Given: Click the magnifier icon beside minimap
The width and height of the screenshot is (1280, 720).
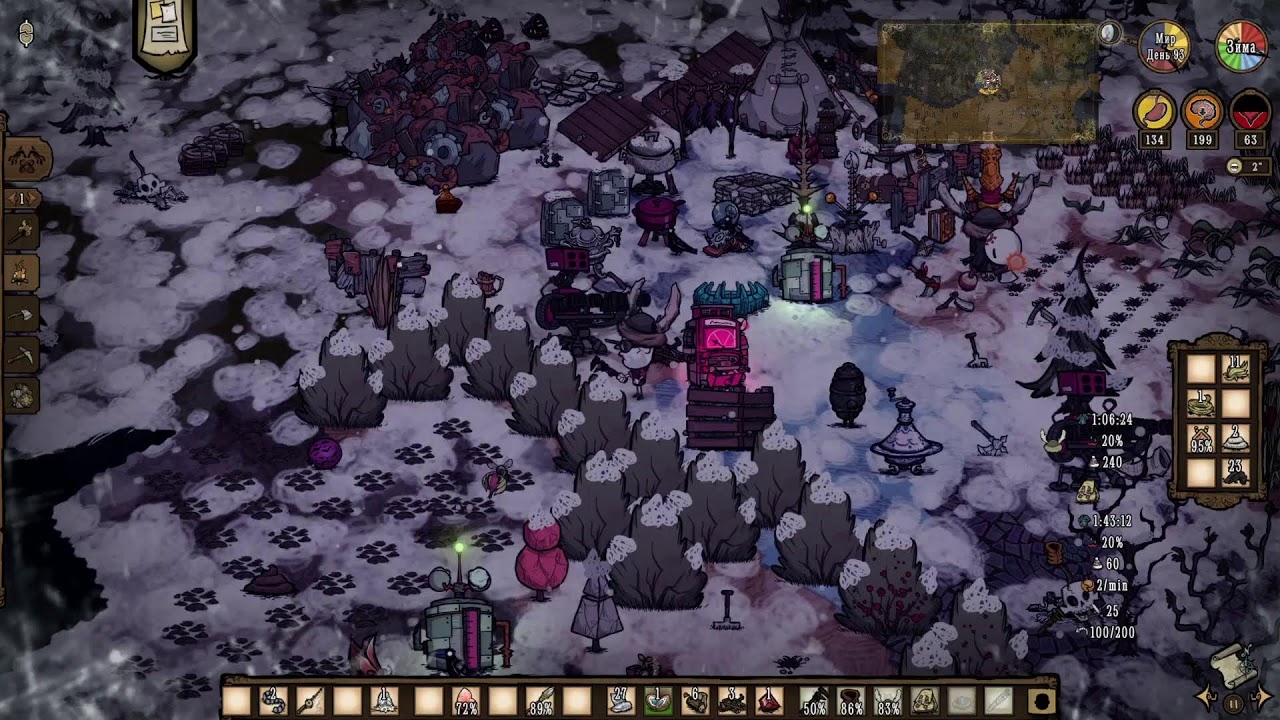Looking at the screenshot, I should [x=1109, y=33].
